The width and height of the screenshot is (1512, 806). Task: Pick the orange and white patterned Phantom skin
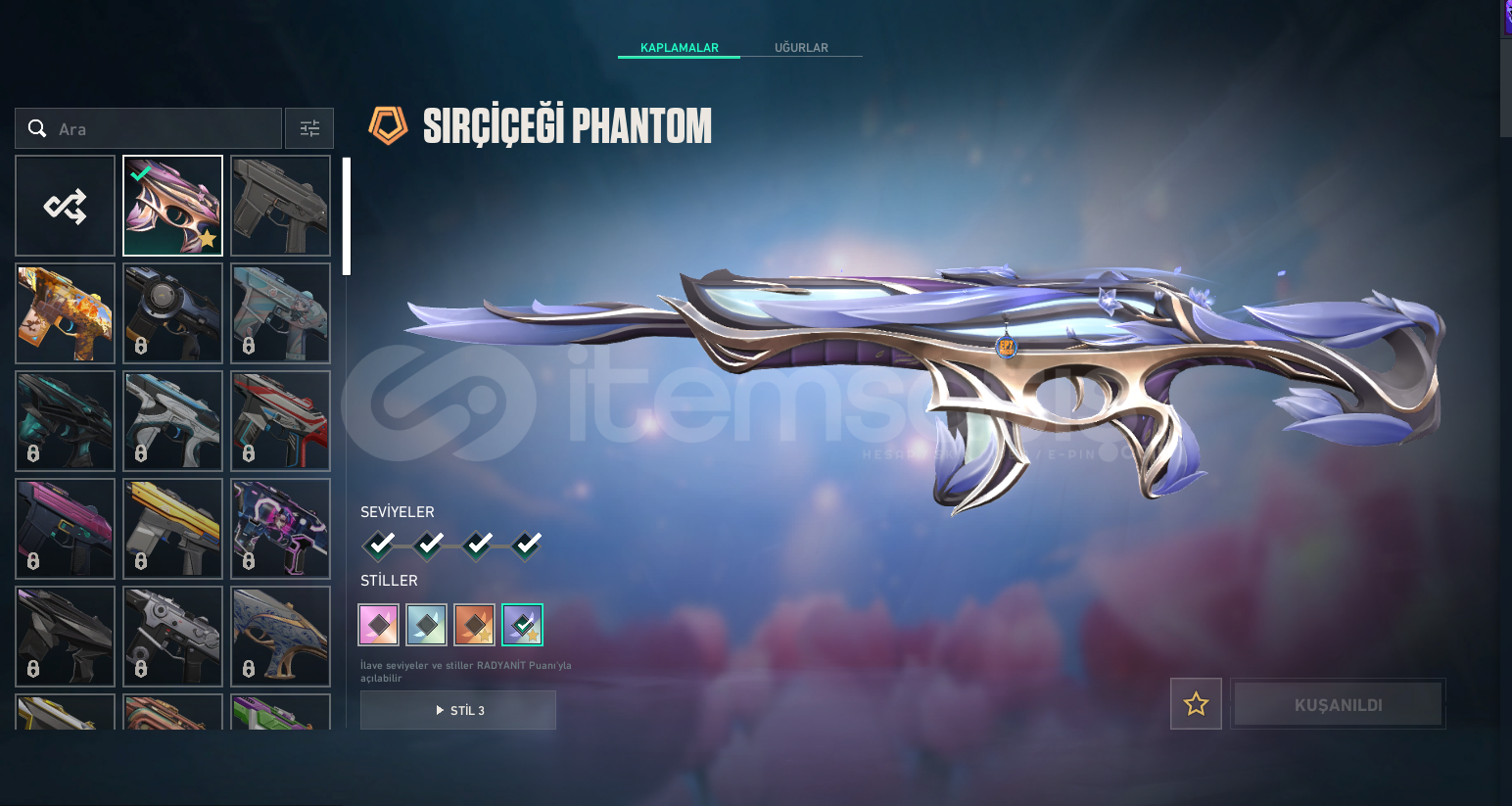point(66,313)
